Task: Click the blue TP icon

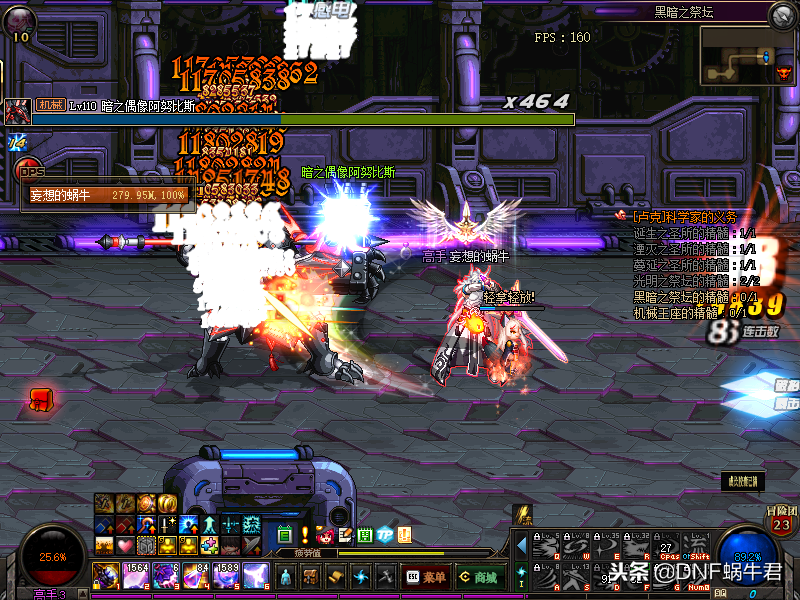Action: coord(385,534)
